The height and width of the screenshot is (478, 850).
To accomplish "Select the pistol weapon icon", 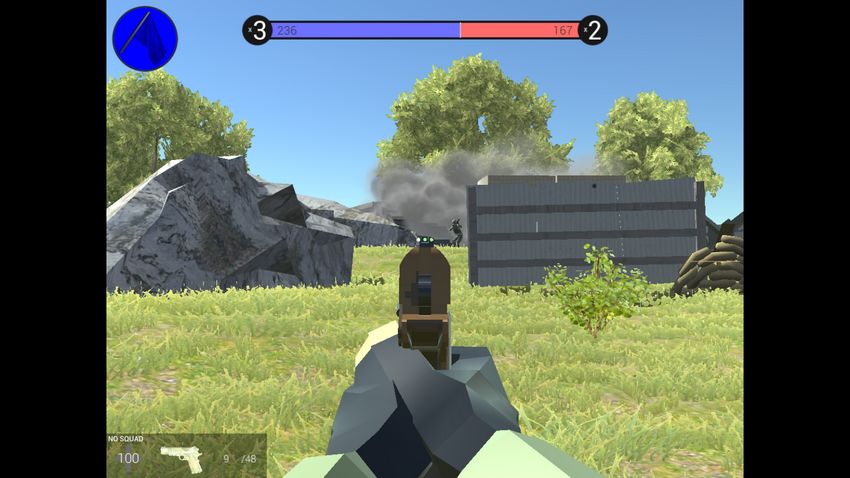I will (x=182, y=458).
